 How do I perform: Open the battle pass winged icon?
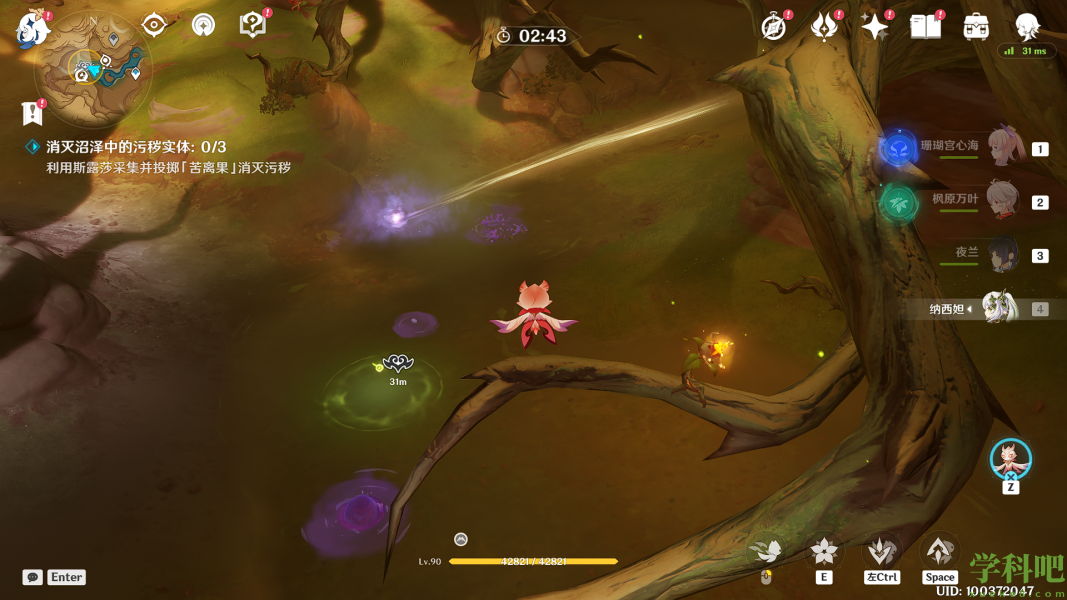coord(825,27)
